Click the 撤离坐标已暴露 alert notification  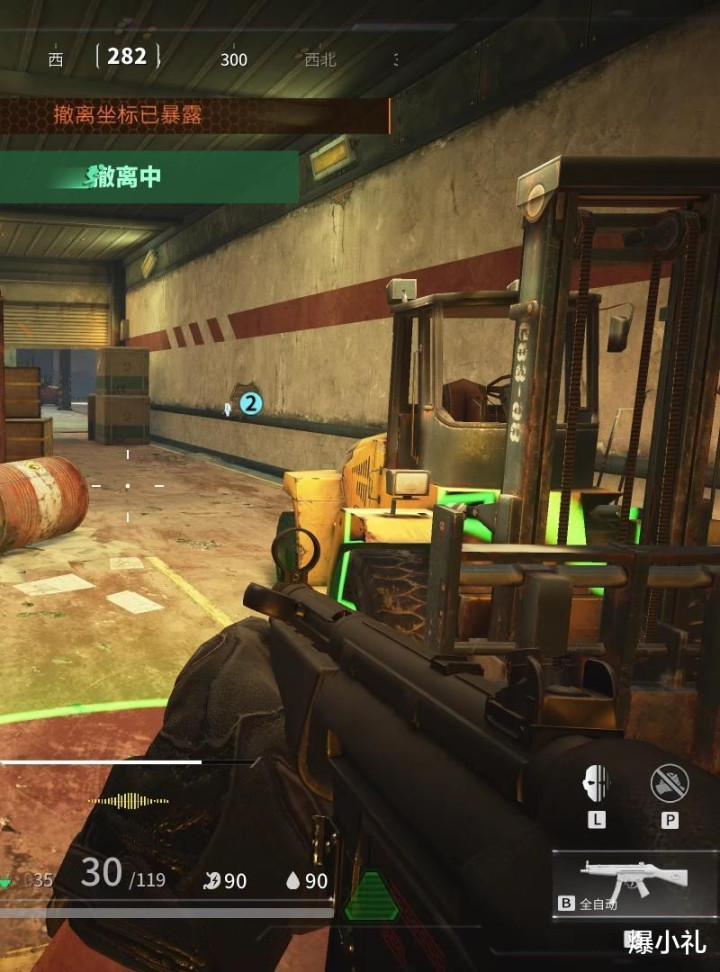pos(194,116)
